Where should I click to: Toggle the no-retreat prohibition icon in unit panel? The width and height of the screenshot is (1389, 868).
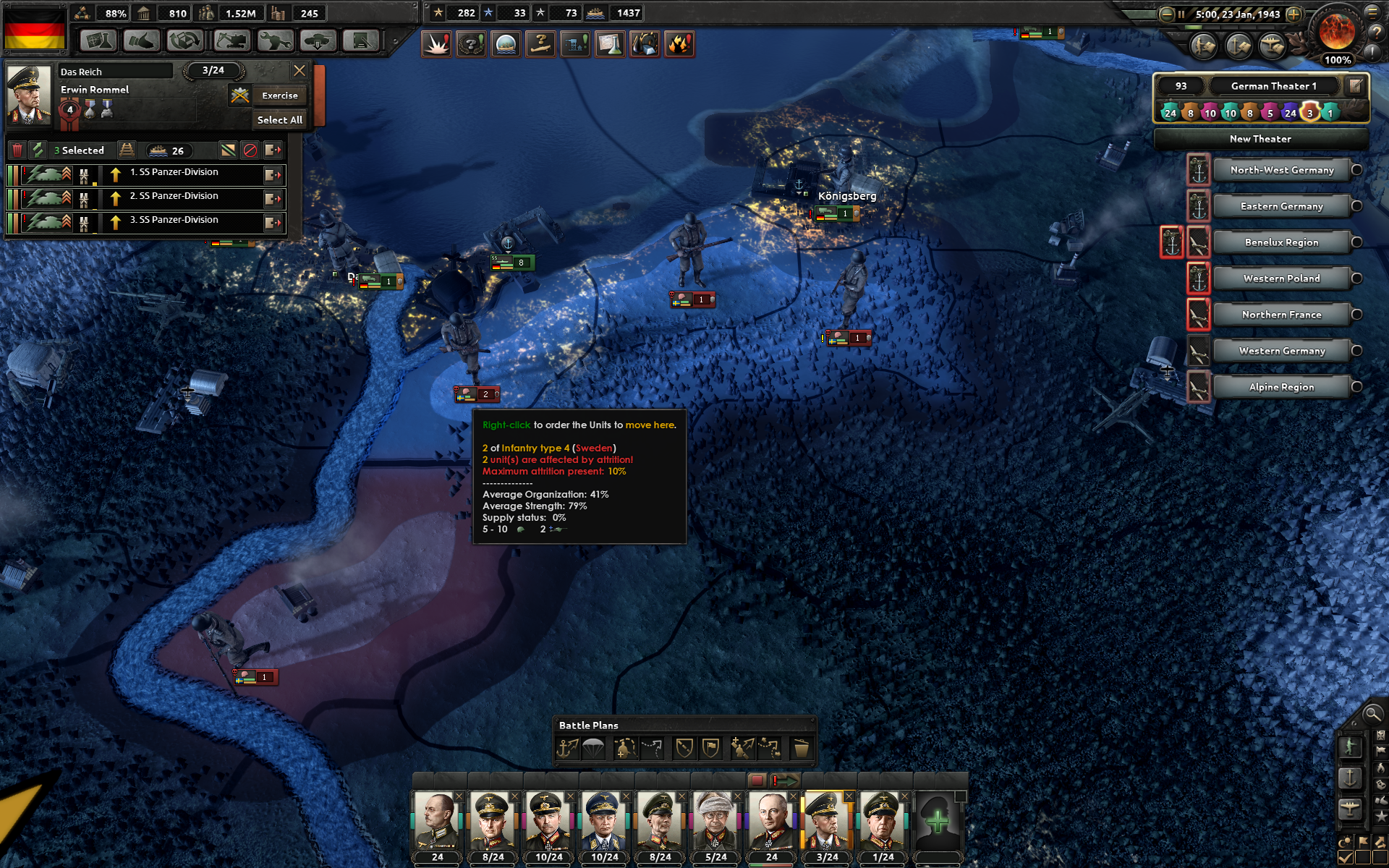point(249,150)
